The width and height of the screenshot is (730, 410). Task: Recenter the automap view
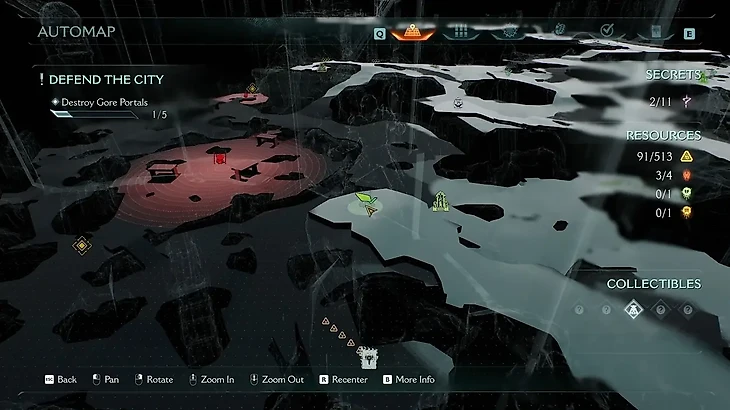click(343, 380)
